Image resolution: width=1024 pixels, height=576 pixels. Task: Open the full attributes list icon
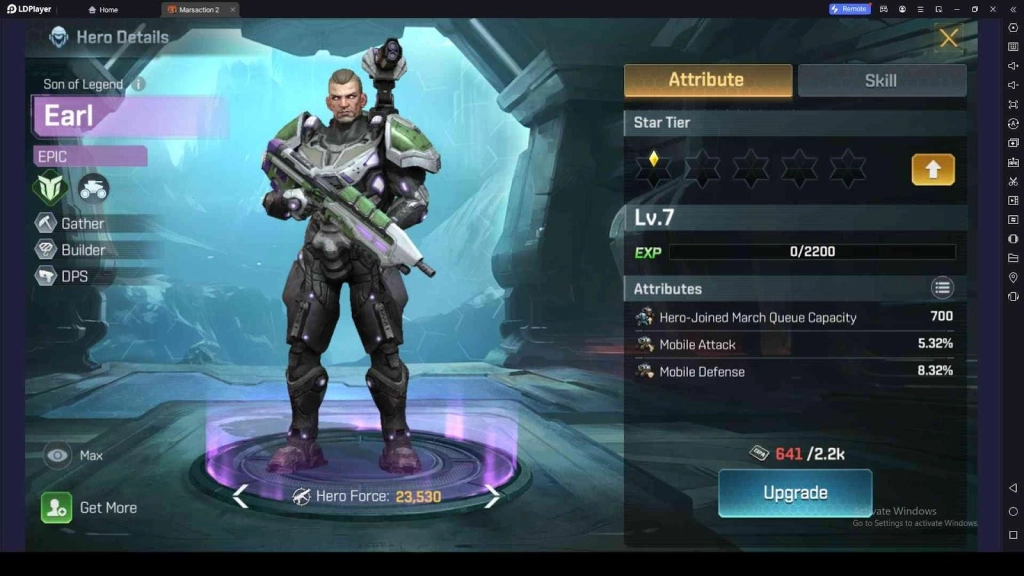[942, 289]
